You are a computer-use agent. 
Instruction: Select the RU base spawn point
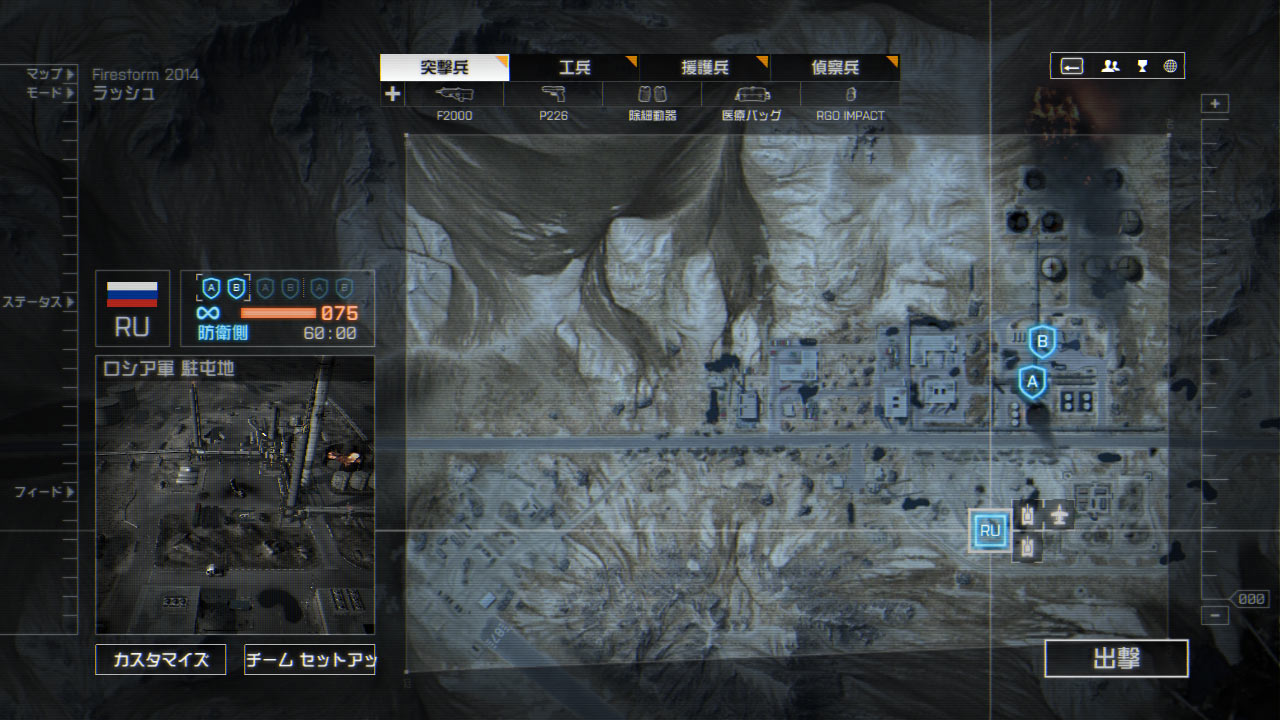click(x=990, y=531)
